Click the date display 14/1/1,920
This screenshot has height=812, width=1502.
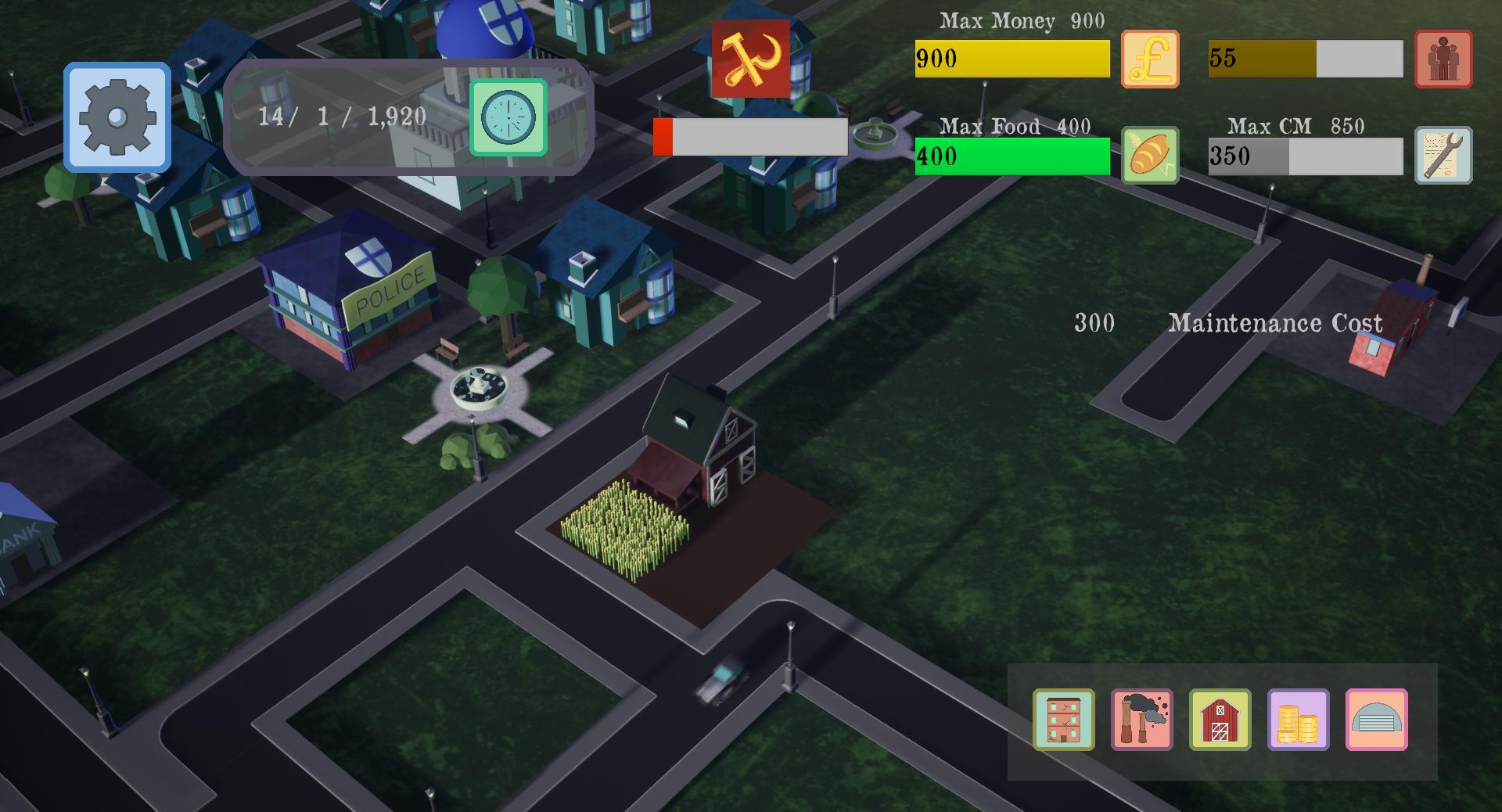click(342, 117)
